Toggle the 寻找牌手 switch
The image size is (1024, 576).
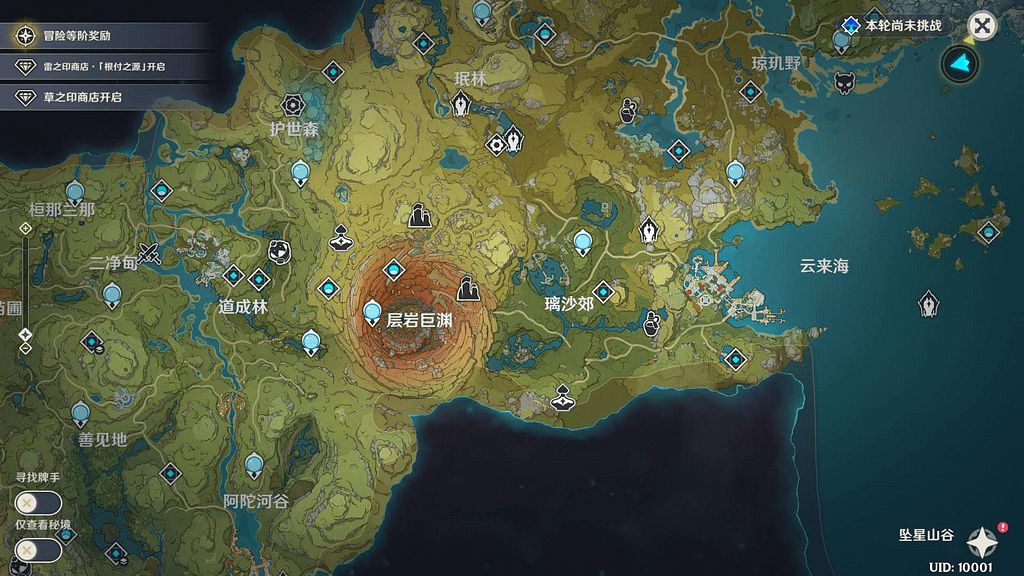[x=38, y=503]
